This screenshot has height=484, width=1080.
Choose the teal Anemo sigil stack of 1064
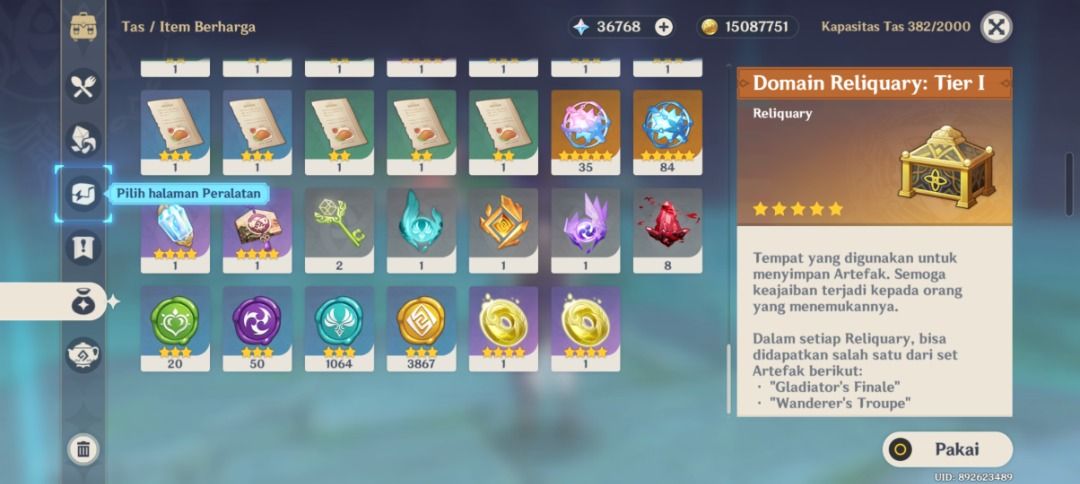pyautogui.click(x=339, y=324)
